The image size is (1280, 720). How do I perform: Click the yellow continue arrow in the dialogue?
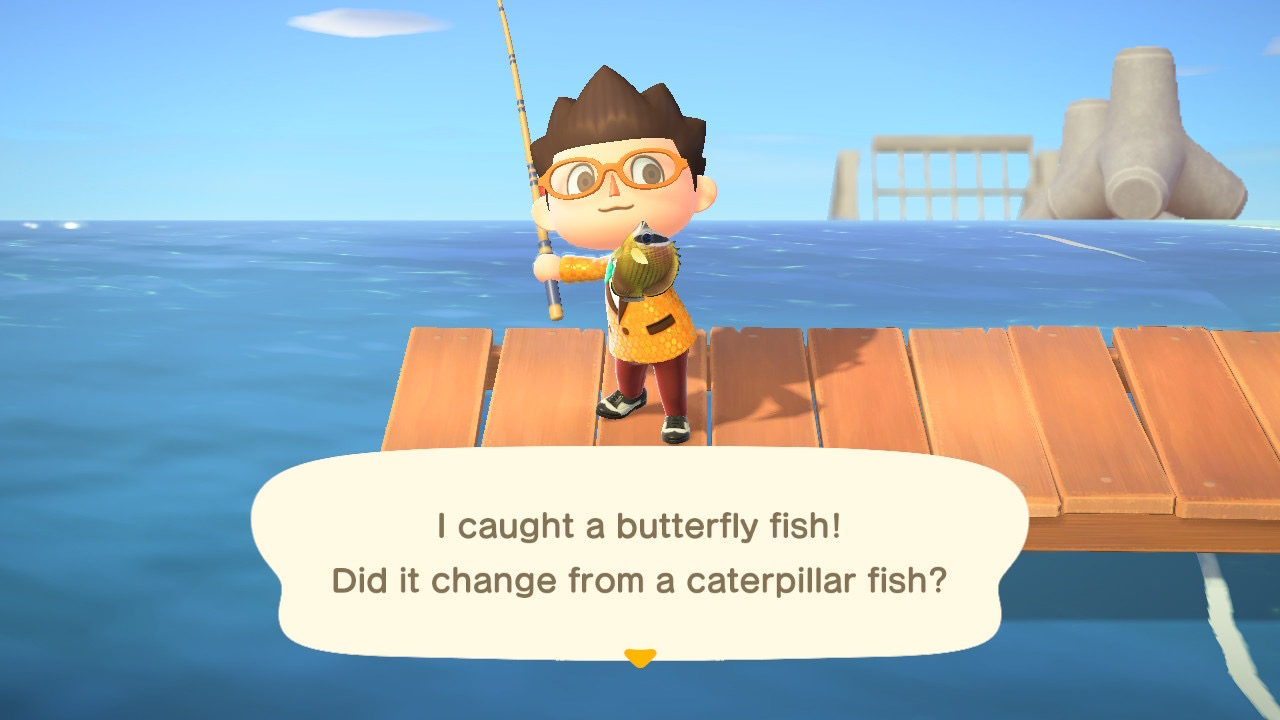[x=639, y=657]
